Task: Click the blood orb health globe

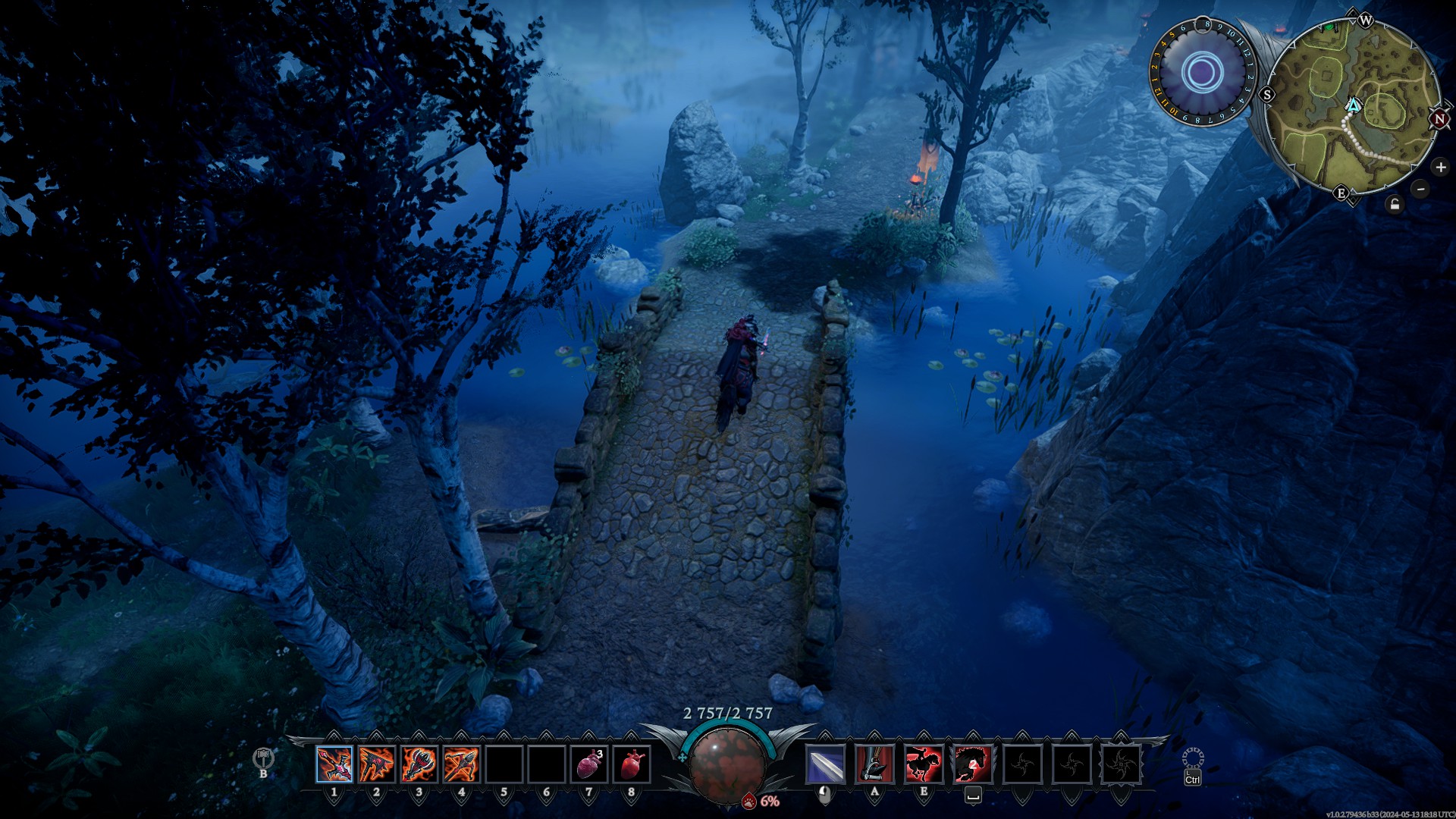Action: [727, 762]
